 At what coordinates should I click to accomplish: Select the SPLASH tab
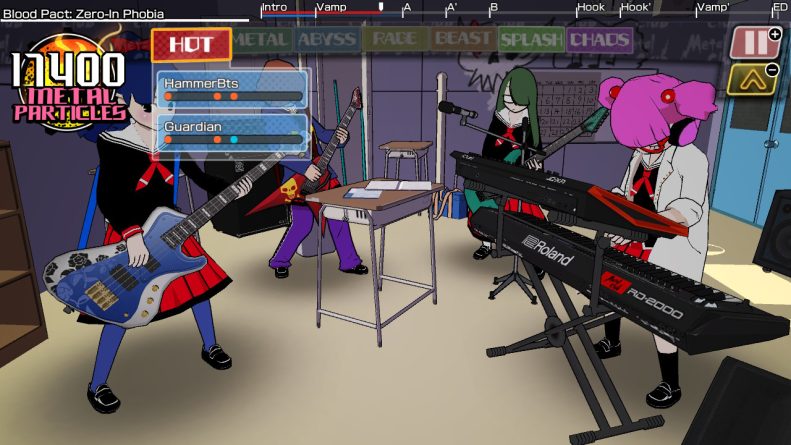point(531,41)
